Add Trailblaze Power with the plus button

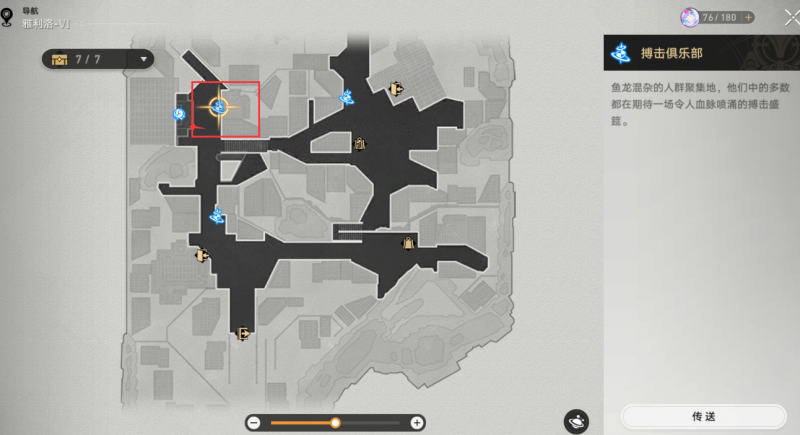[746, 17]
